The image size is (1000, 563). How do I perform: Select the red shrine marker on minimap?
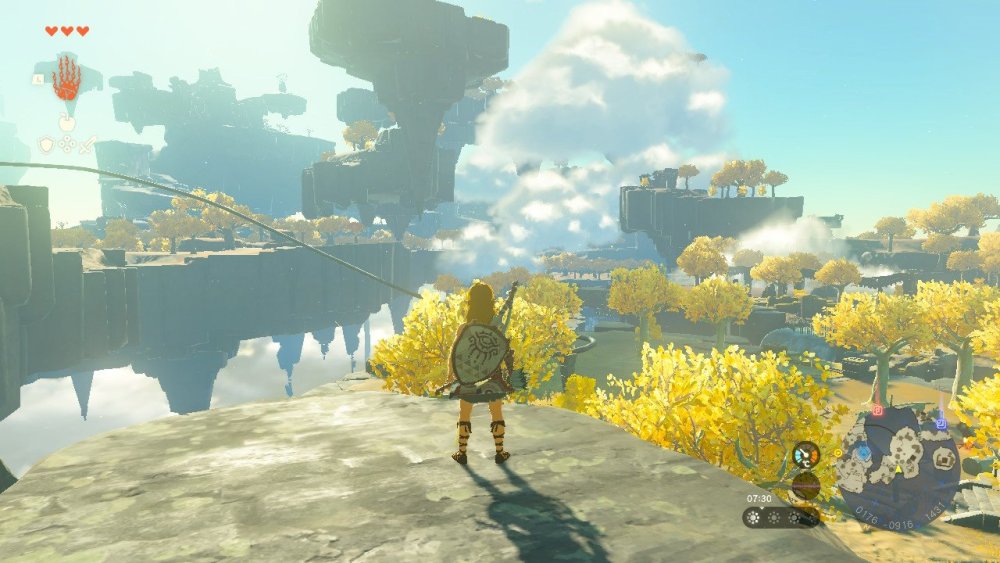point(877,410)
